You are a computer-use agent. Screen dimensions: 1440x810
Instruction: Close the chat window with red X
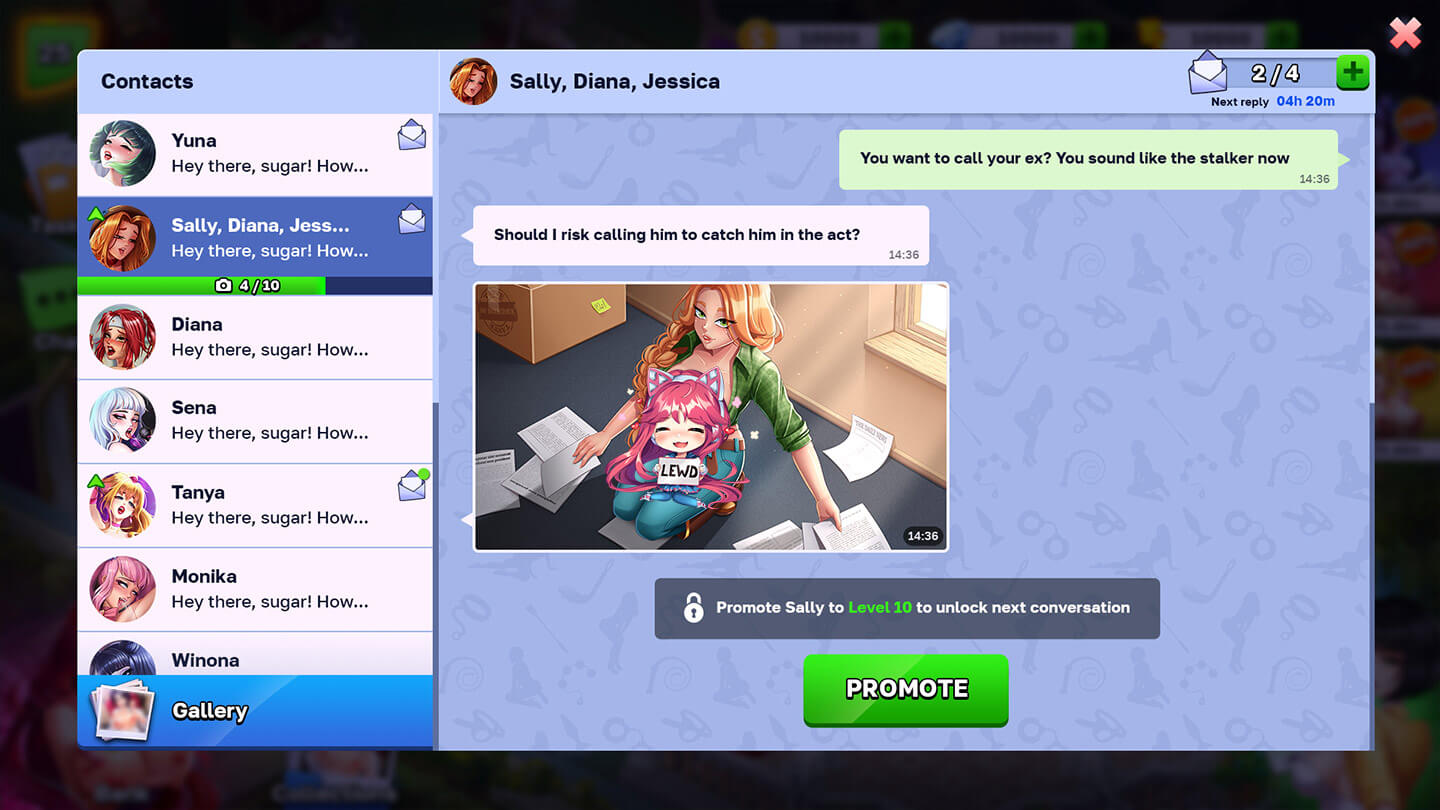pos(1405,33)
